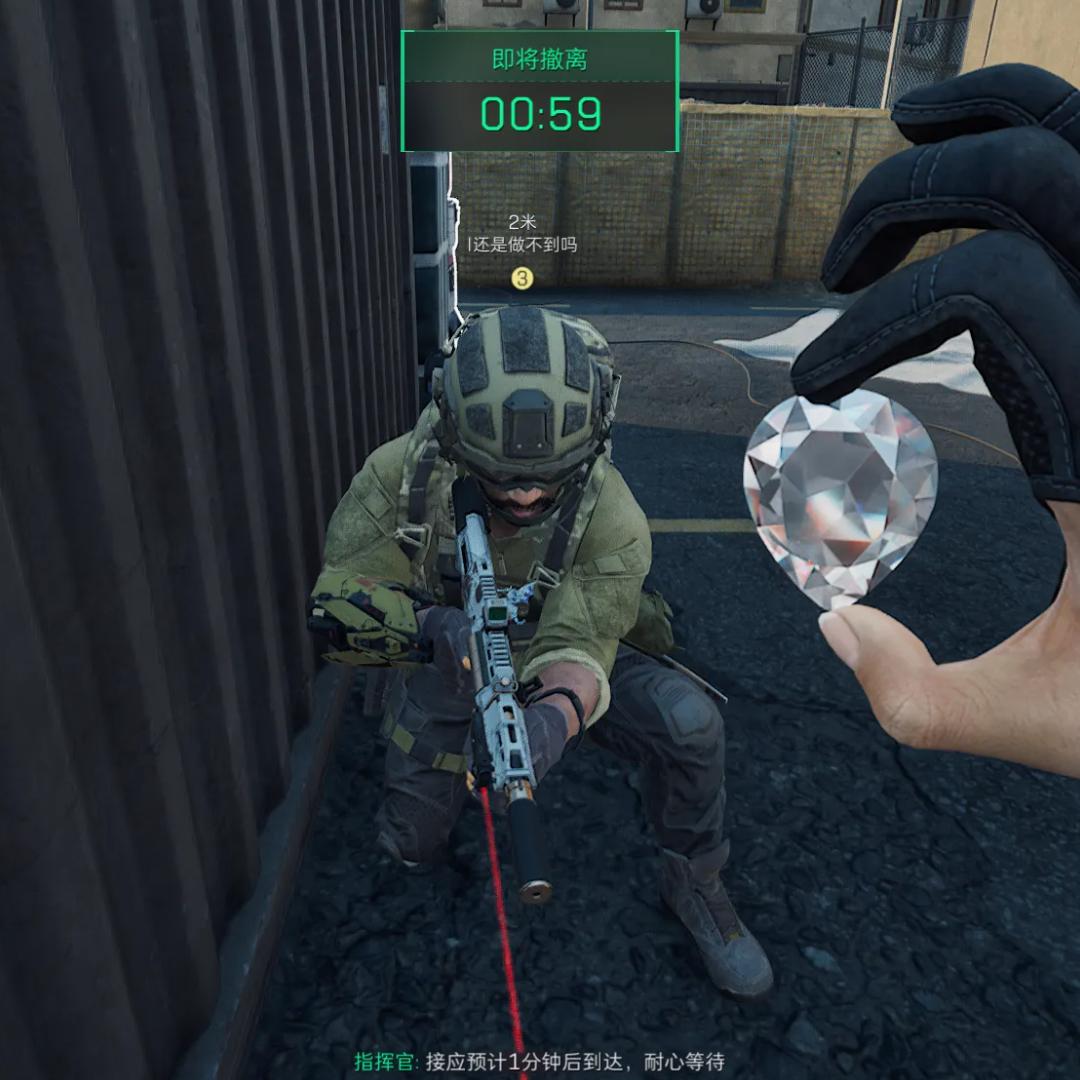Image resolution: width=1080 pixels, height=1080 pixels.
Task: Select the yellow number 3 teammate marker
Action: 521,278
